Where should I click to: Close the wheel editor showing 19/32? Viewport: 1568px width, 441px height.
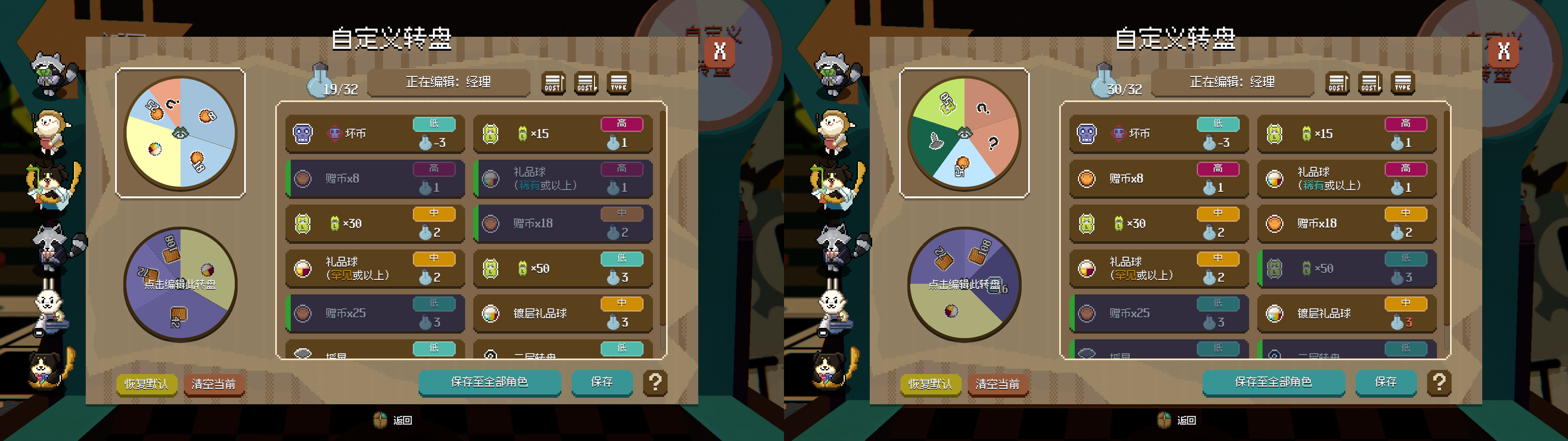coord(719,51)
